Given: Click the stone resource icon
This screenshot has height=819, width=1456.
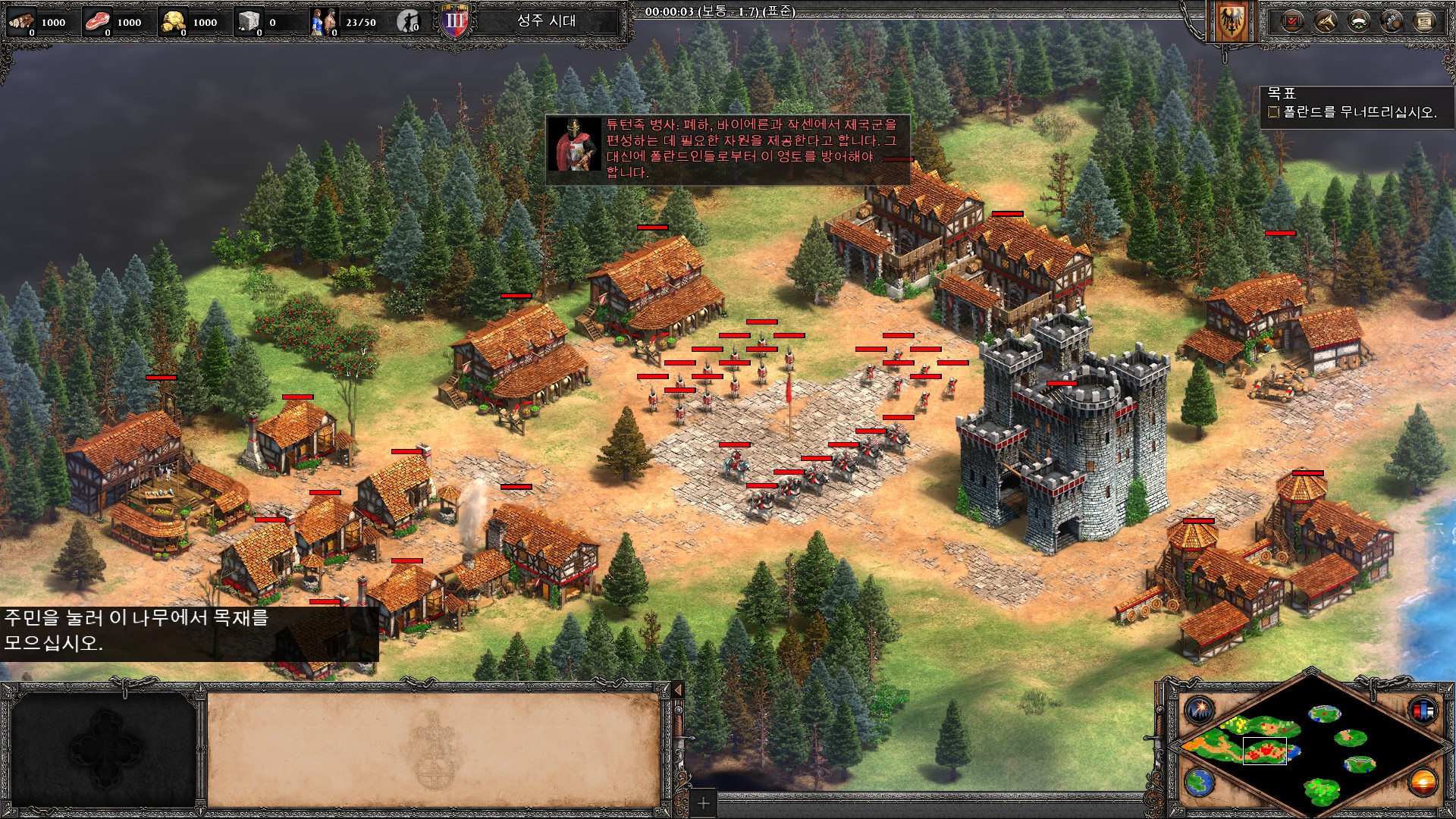Looking at the screenshot, I should (x=249, y=21).
